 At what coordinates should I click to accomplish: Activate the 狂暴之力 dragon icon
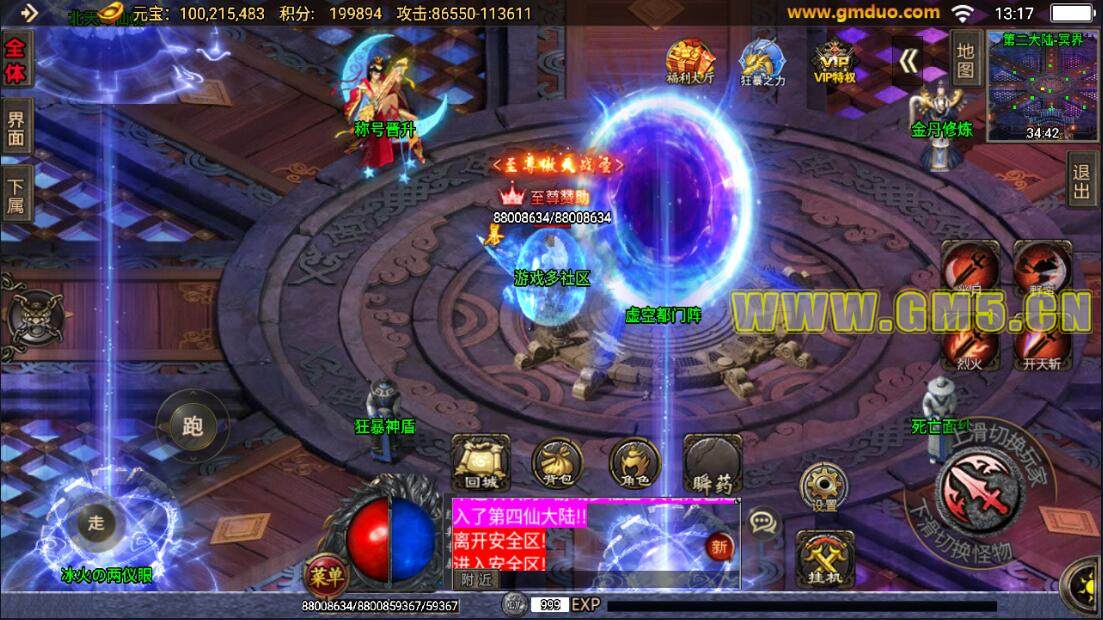[x=762, y=61]
